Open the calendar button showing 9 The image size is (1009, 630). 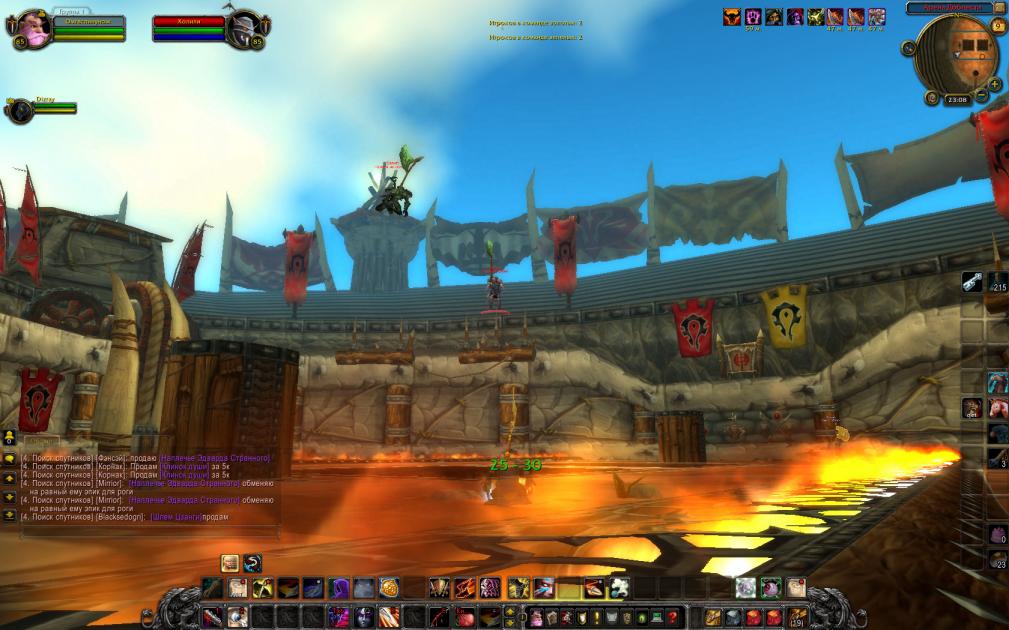pyautogui.click(x=998, y=25)
